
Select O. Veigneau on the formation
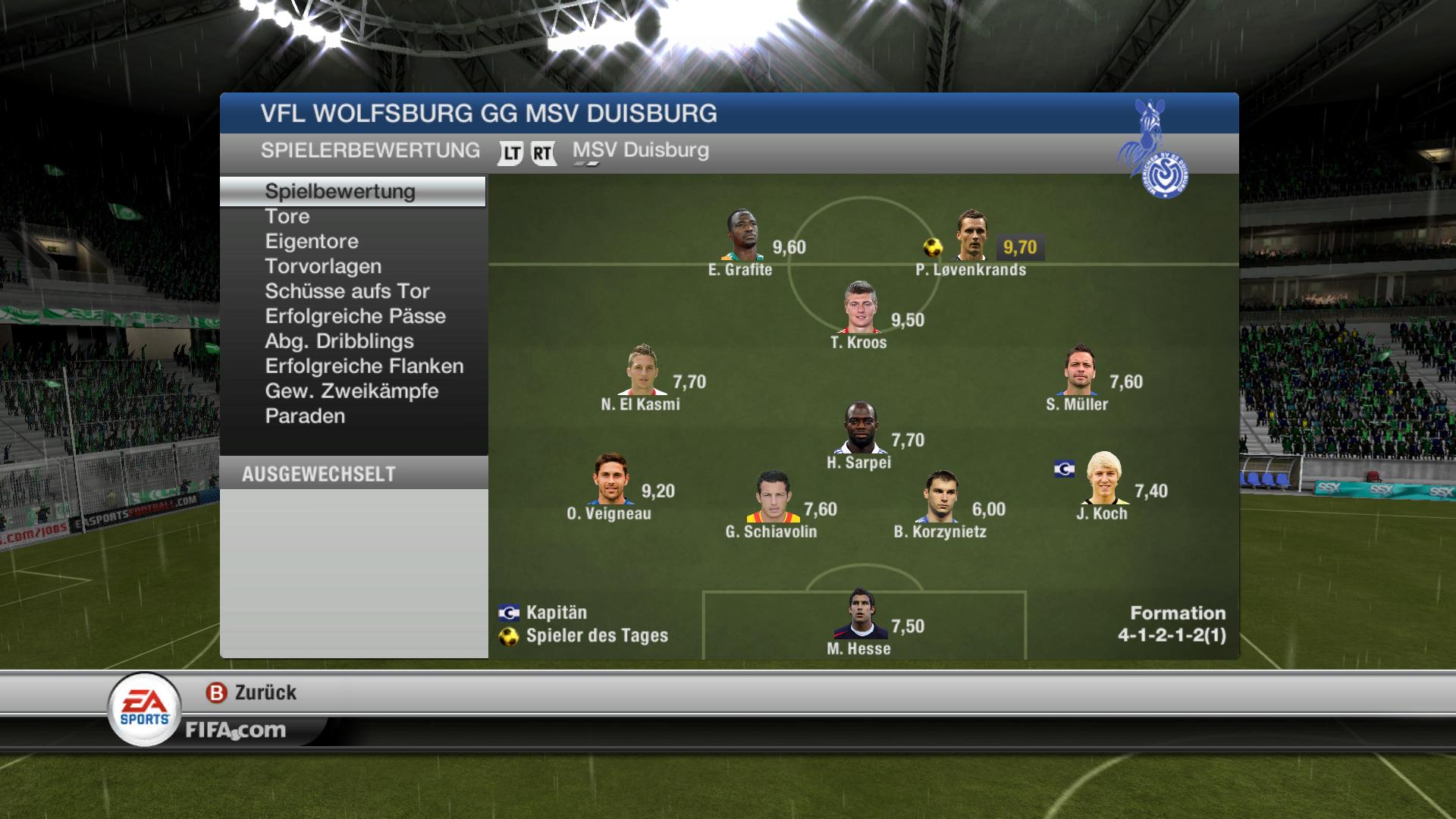point(610,479)
